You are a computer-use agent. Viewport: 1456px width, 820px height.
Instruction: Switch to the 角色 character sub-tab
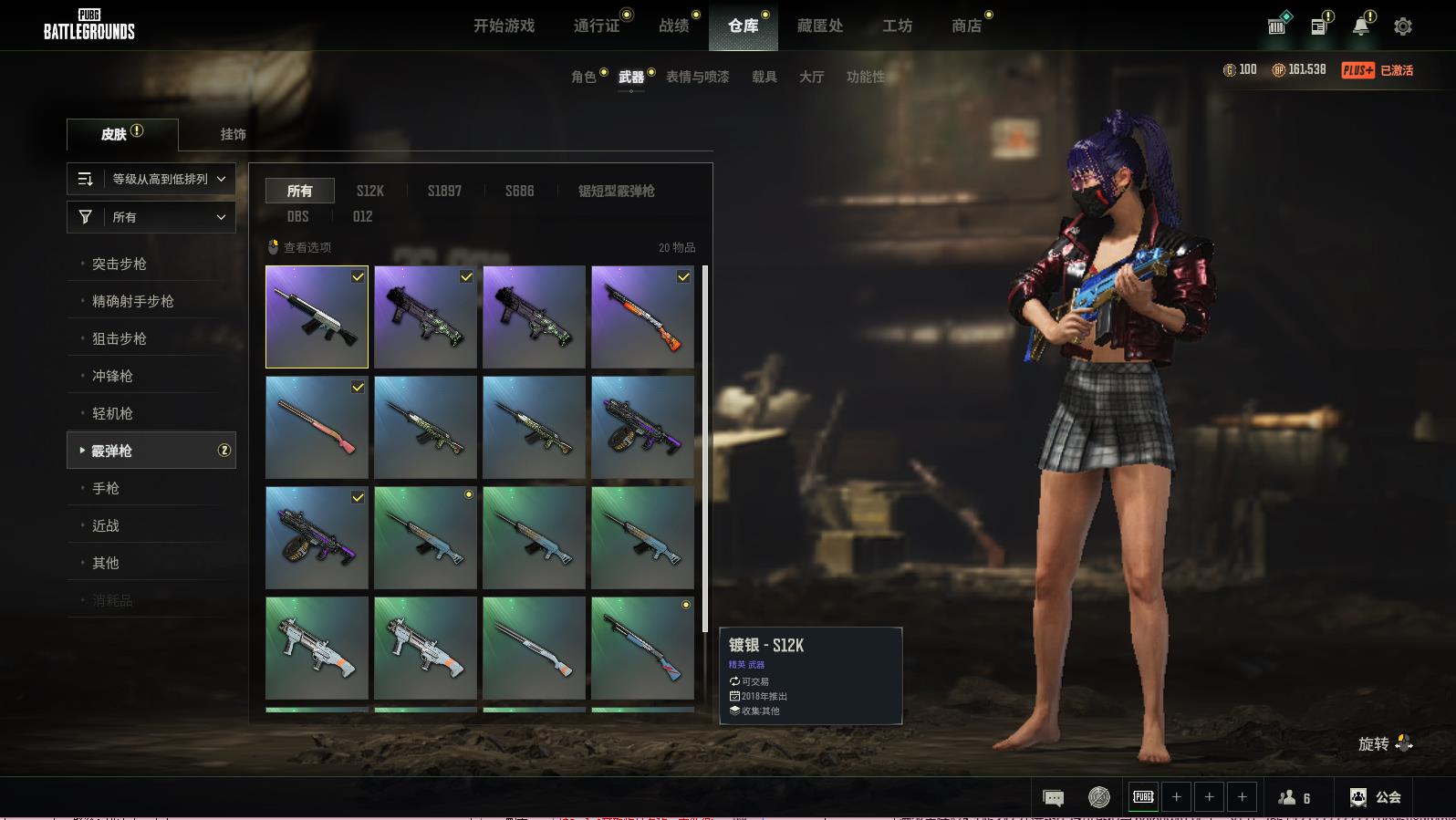(x=584, y=77)
